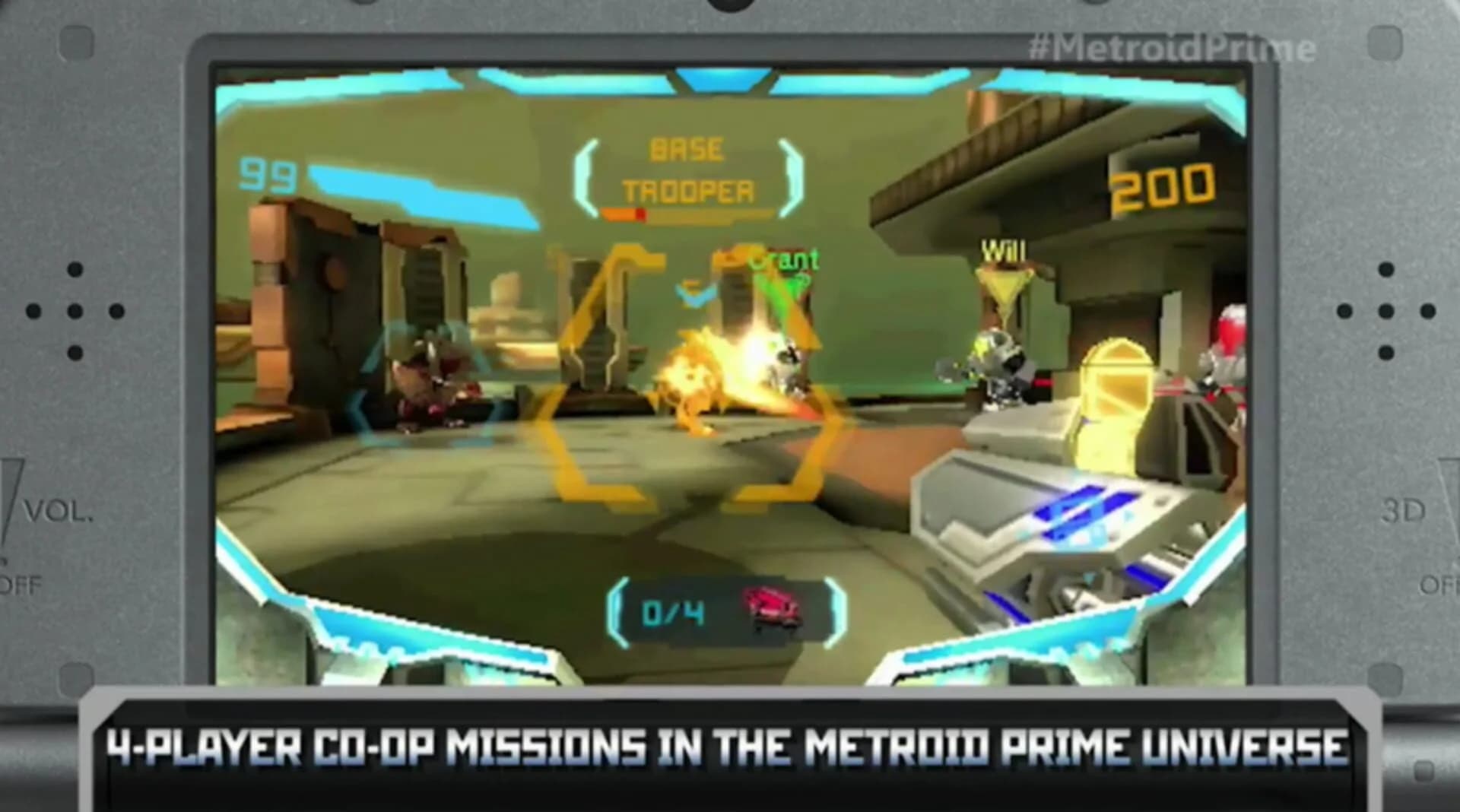
Task: Expand the top HUD visor frame
Action: tap(722, 80)
